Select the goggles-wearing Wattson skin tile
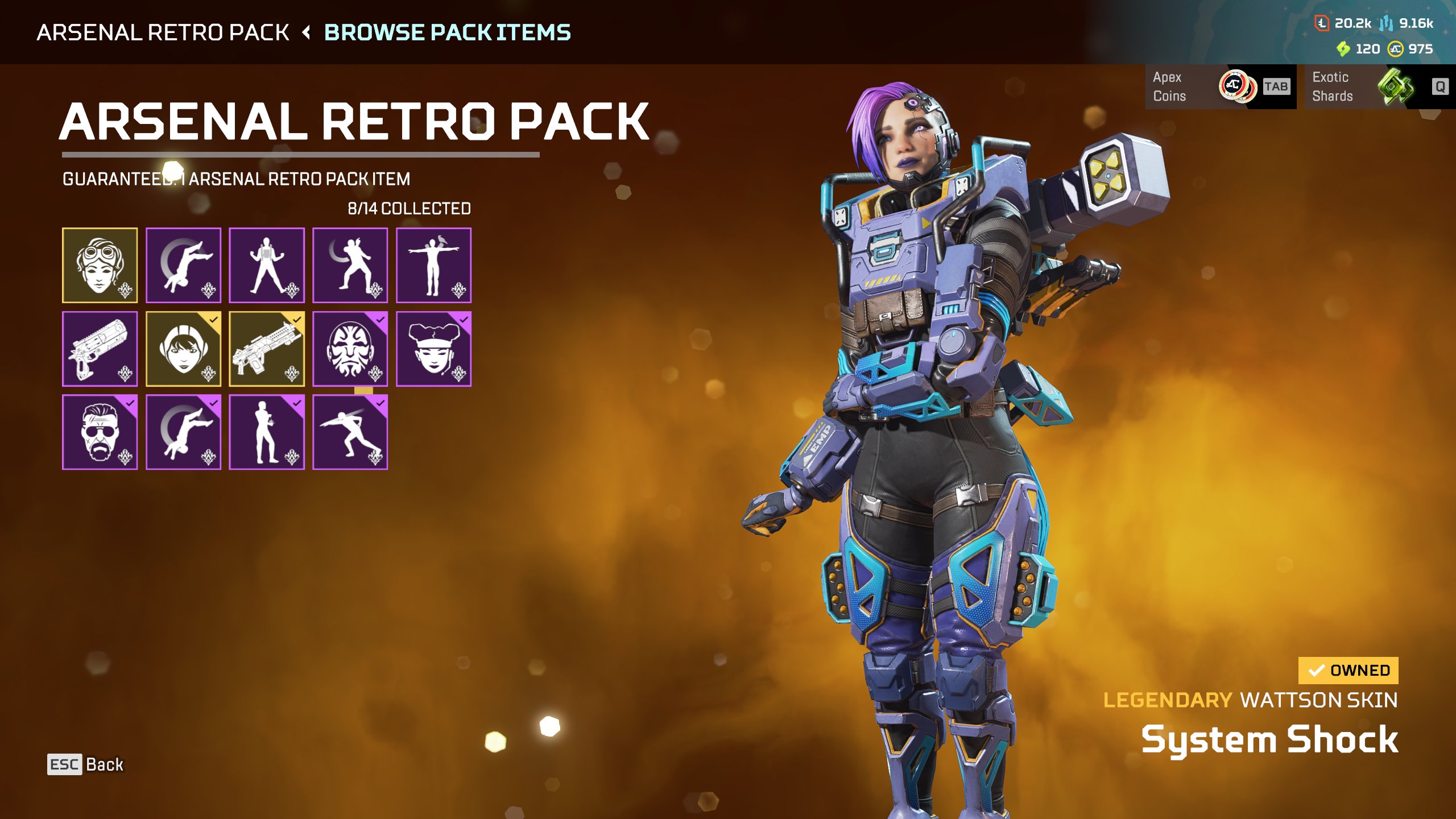This screenshot has height=819, width=1456. pos(100,265)
